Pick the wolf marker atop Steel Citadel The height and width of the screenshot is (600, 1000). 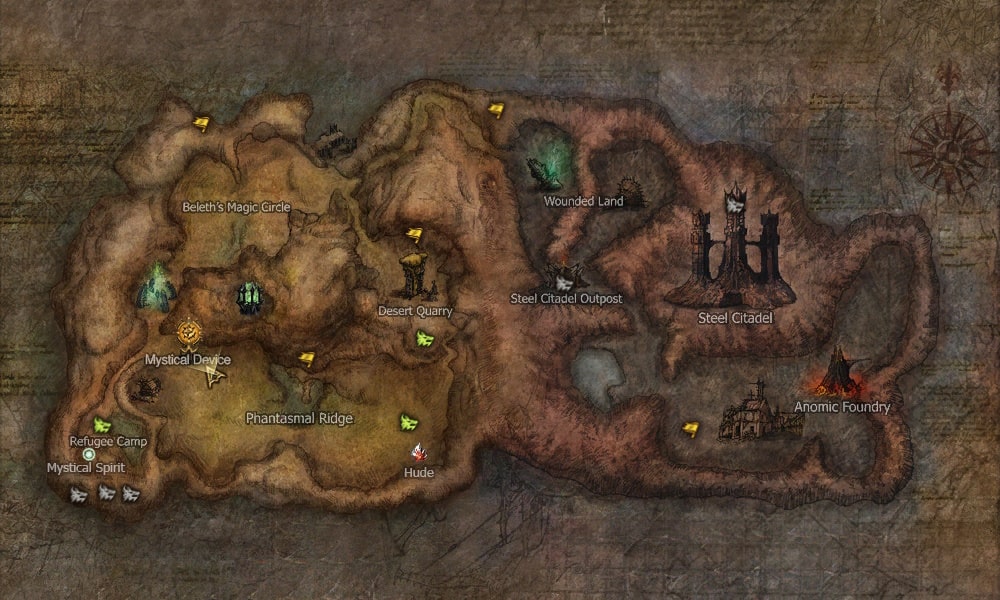(735, 205)
